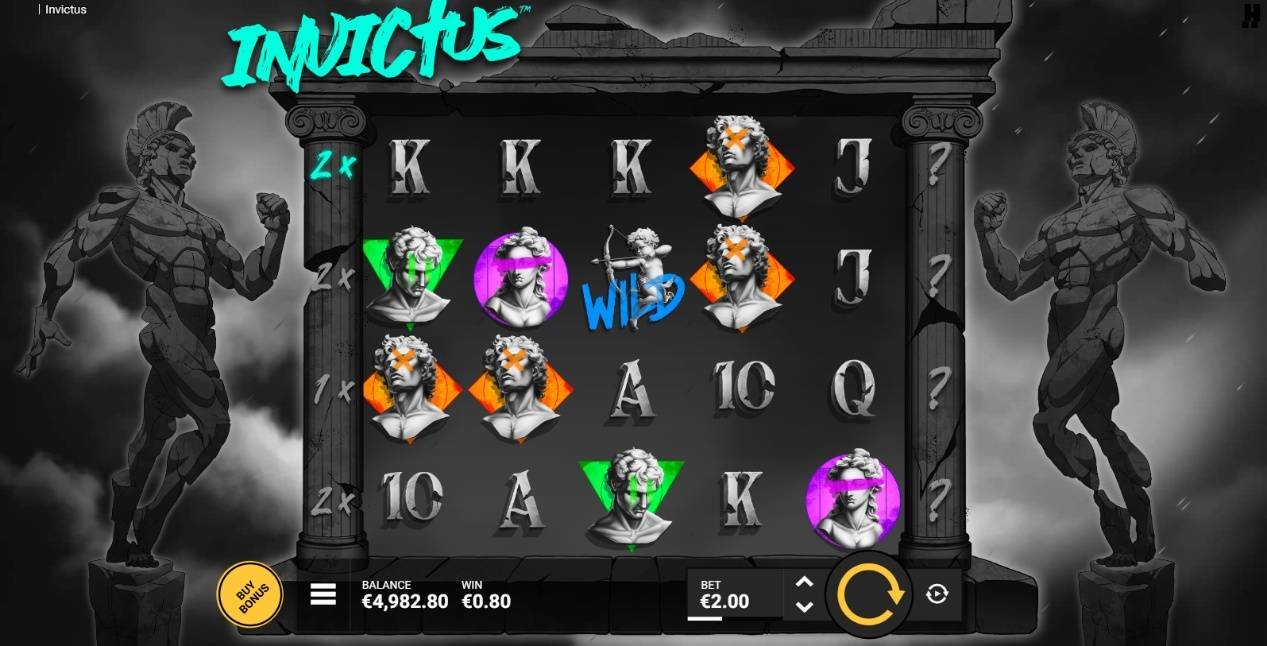This screenshot has width=1267, height=646.
Task: Decrease the bet with the down arrow
Action: point(804,607)
